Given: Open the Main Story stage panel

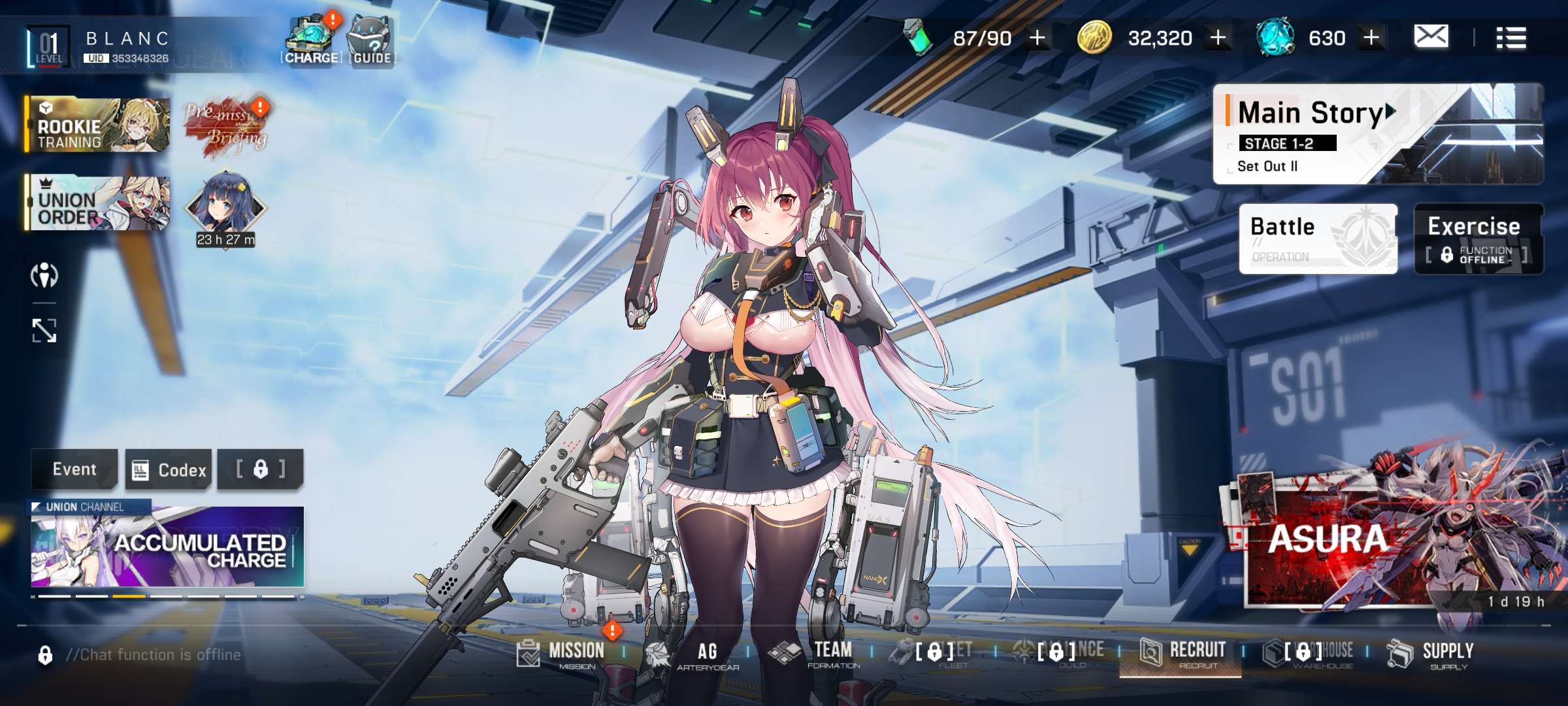Looking at the screenshot, I should click(x=1313, y=134).
